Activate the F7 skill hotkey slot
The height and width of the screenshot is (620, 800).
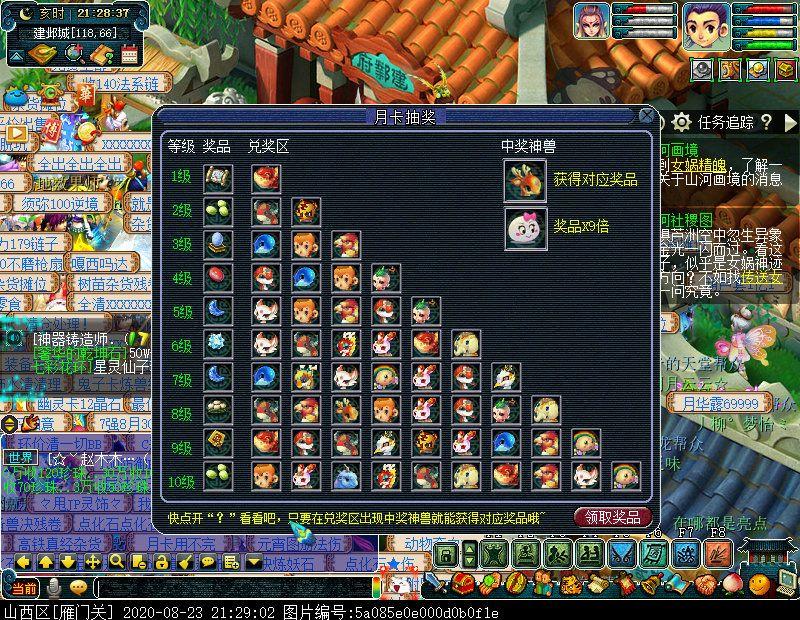pos(685,553)
